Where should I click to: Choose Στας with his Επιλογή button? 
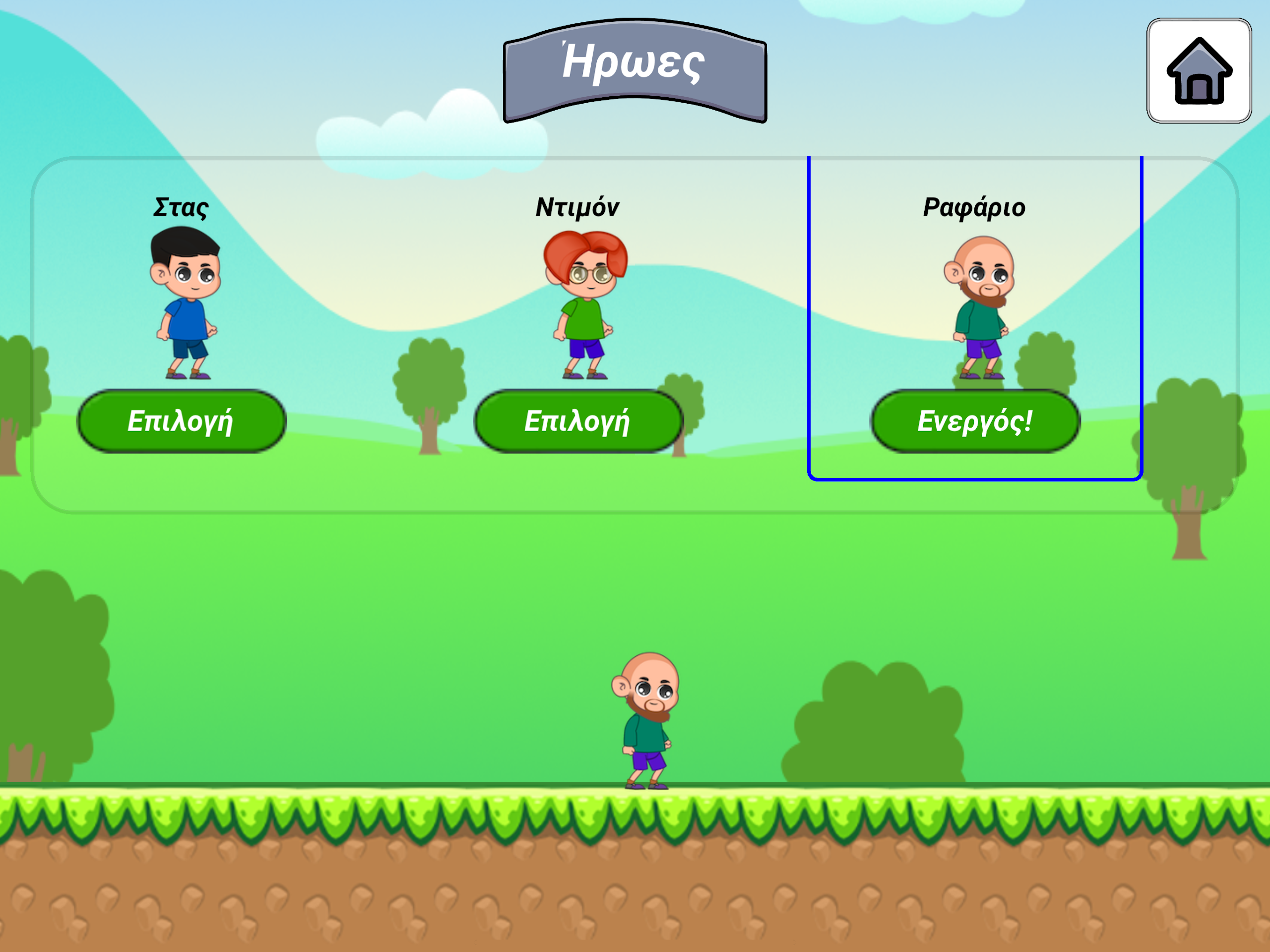click(x=182, y=422)
